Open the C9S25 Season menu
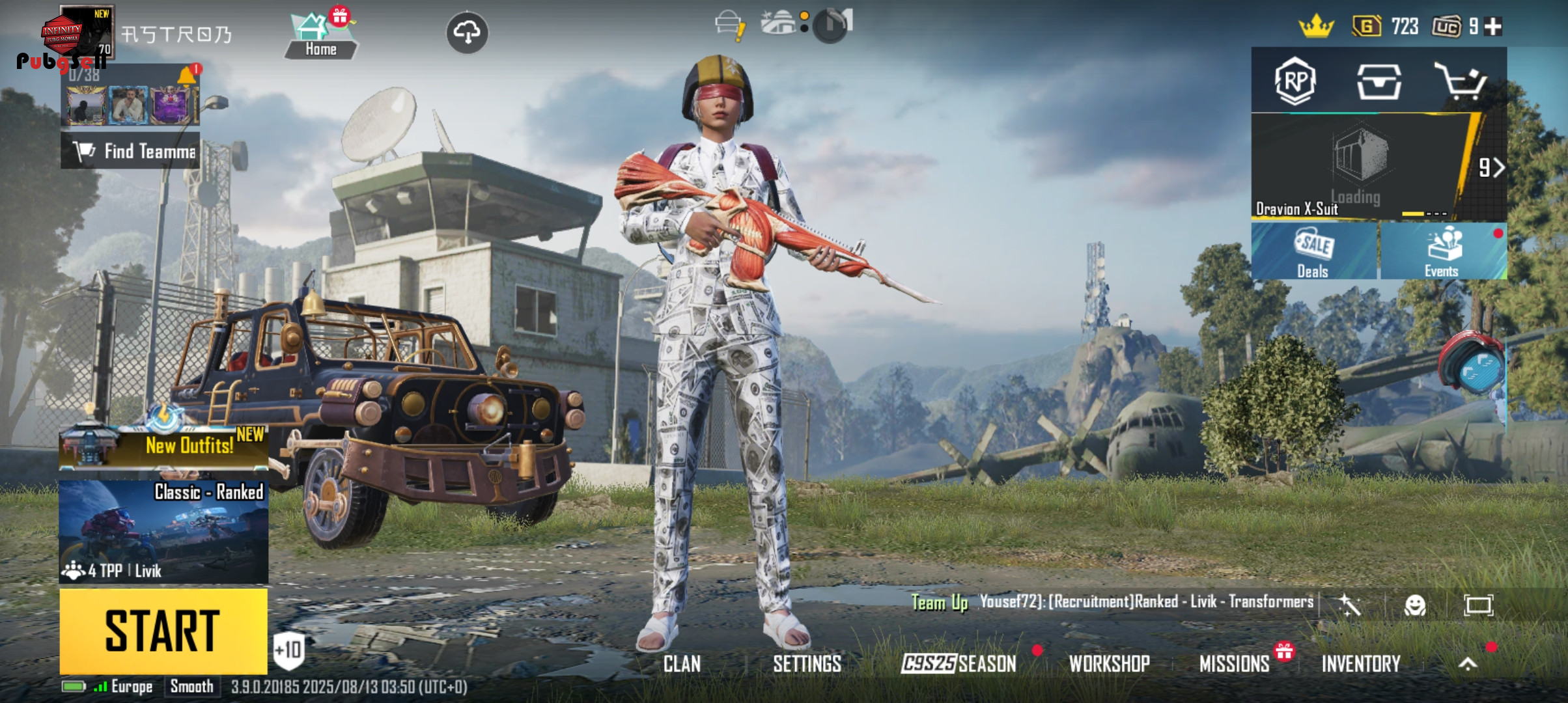Screen dimensions: 1568x703 click(x=959, y=664)
